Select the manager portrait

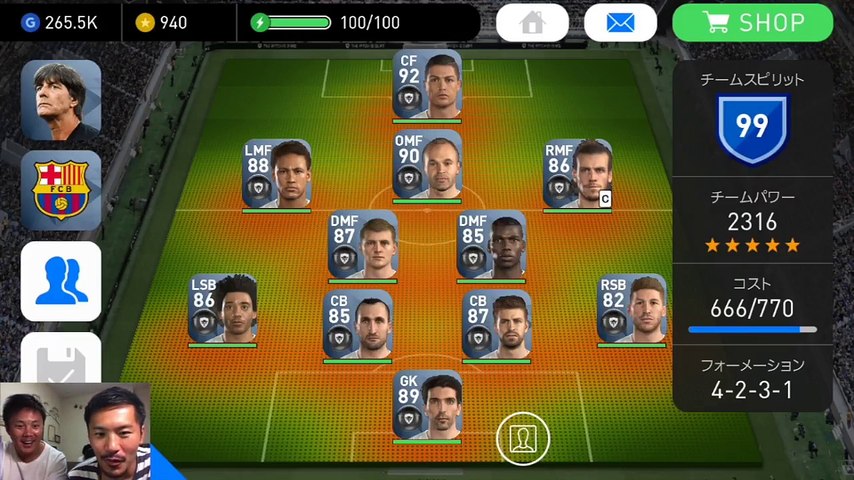61,100
